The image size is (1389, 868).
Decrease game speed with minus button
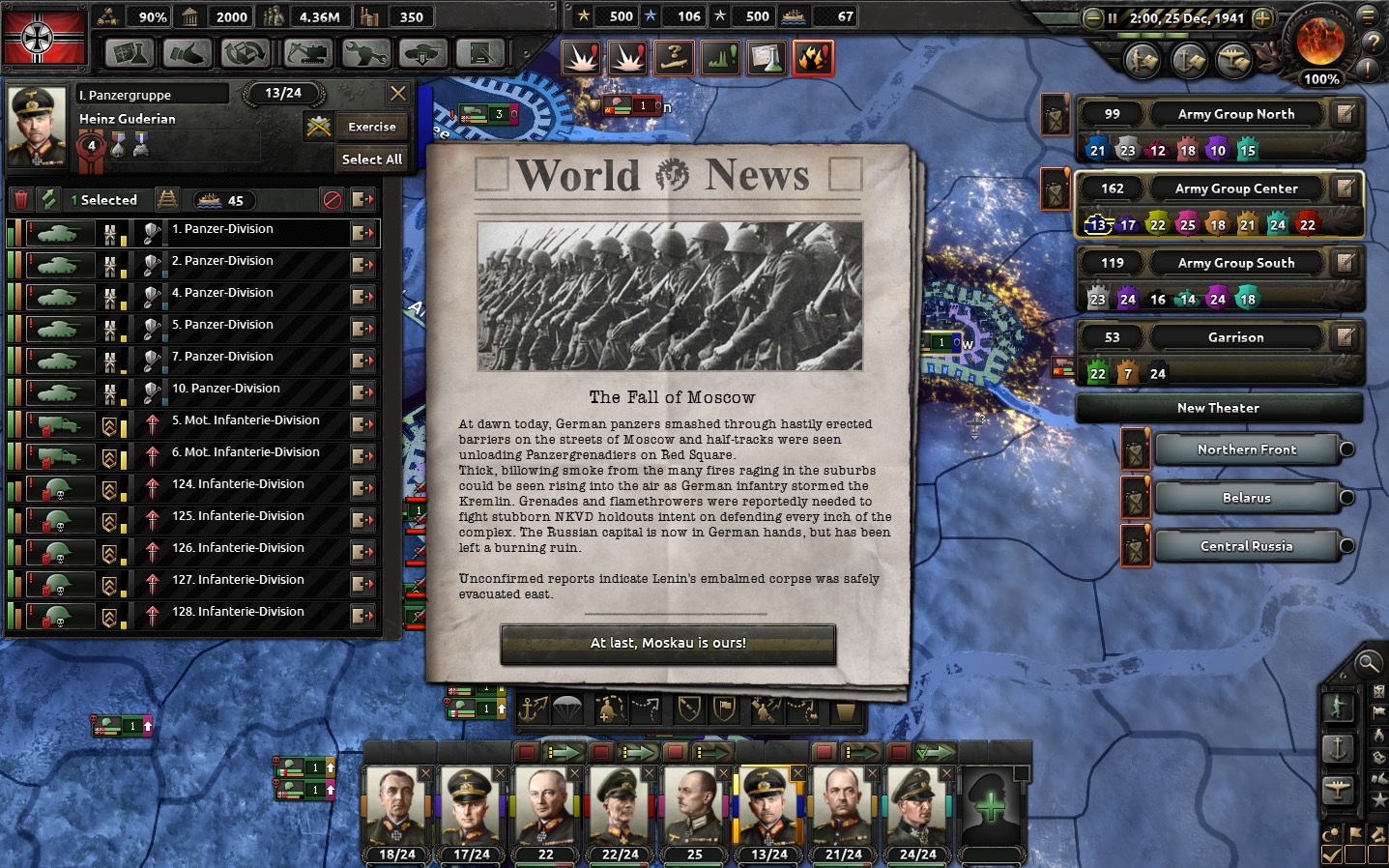tap(1093, 18)
